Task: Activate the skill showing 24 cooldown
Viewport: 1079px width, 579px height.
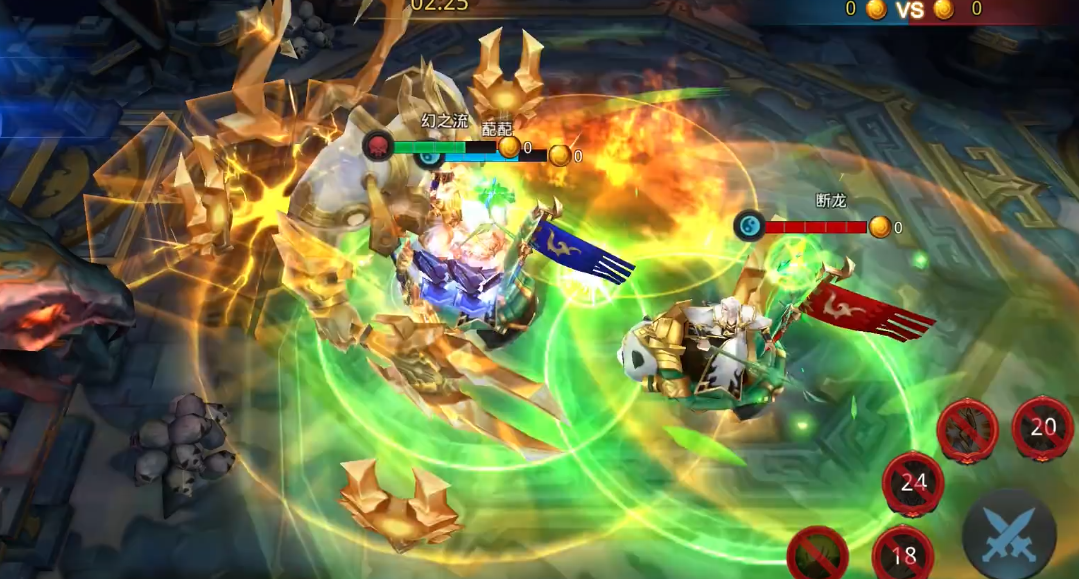Action: coord(913,483)
